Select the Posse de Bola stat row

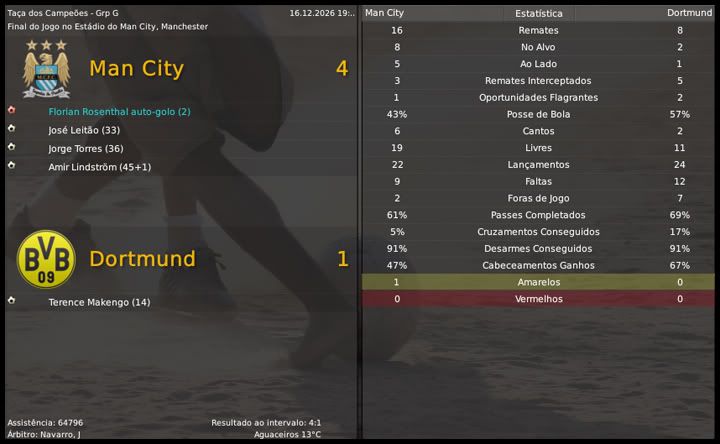coord(538,114)
